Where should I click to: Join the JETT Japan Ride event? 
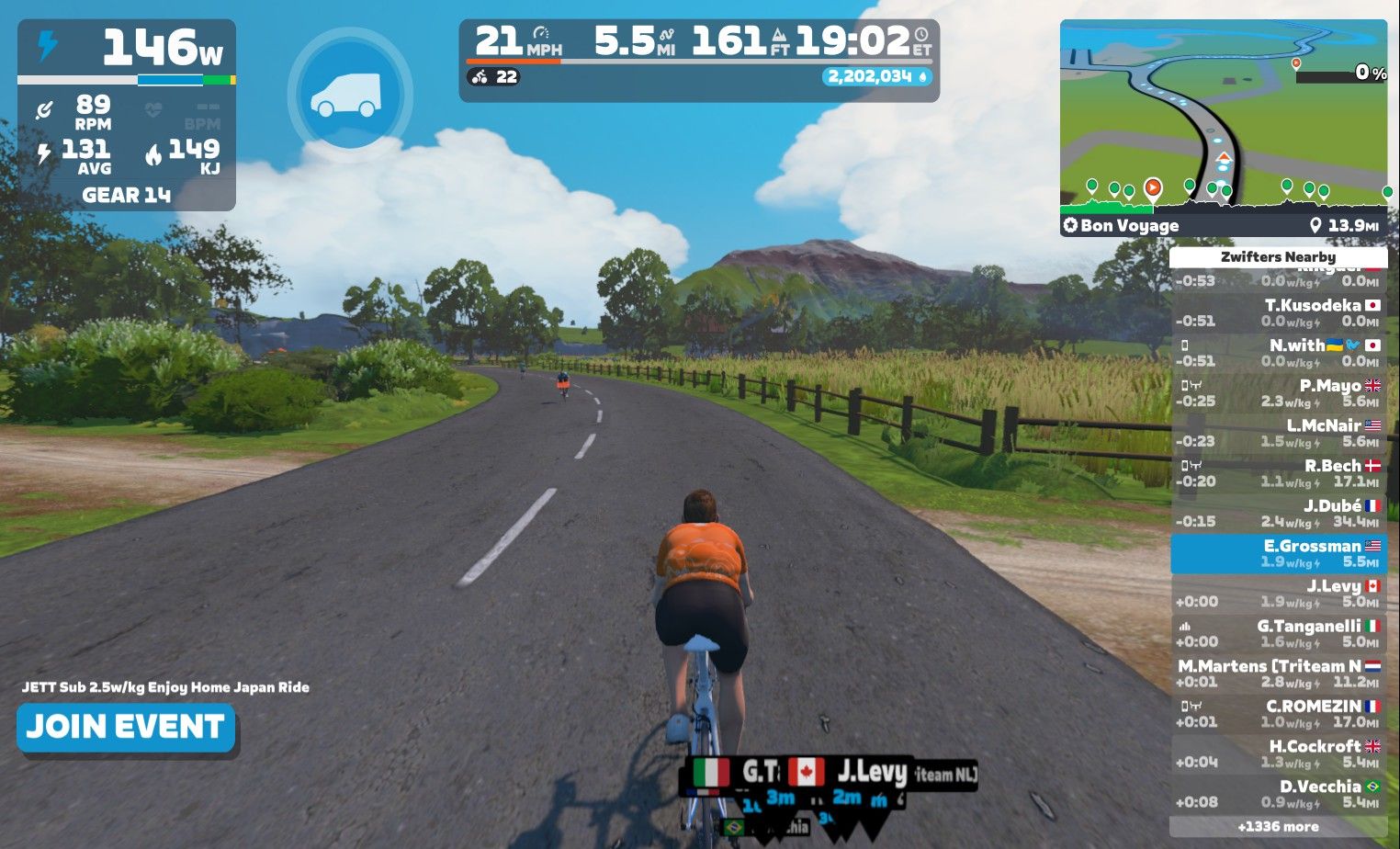pyautogui.click(x=126, y=728)
